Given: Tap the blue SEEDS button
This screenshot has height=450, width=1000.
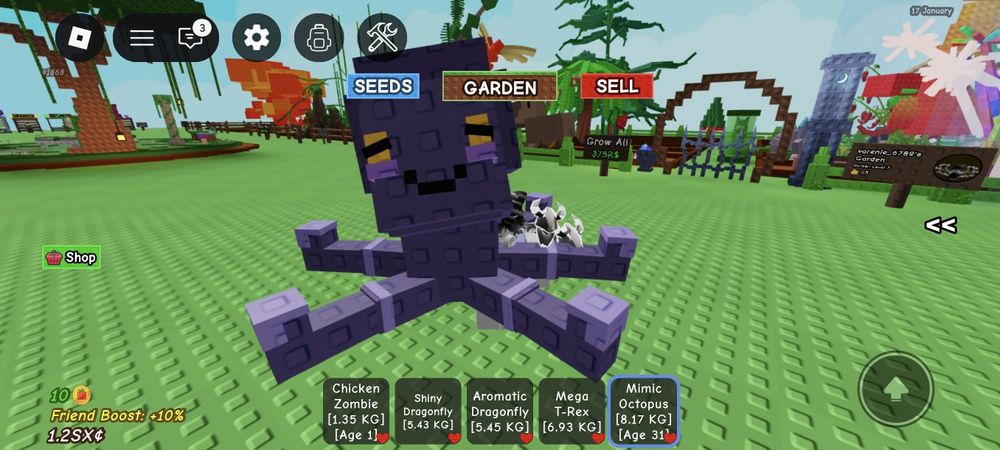Looking at the screenshot, I should tap(383, 86).
